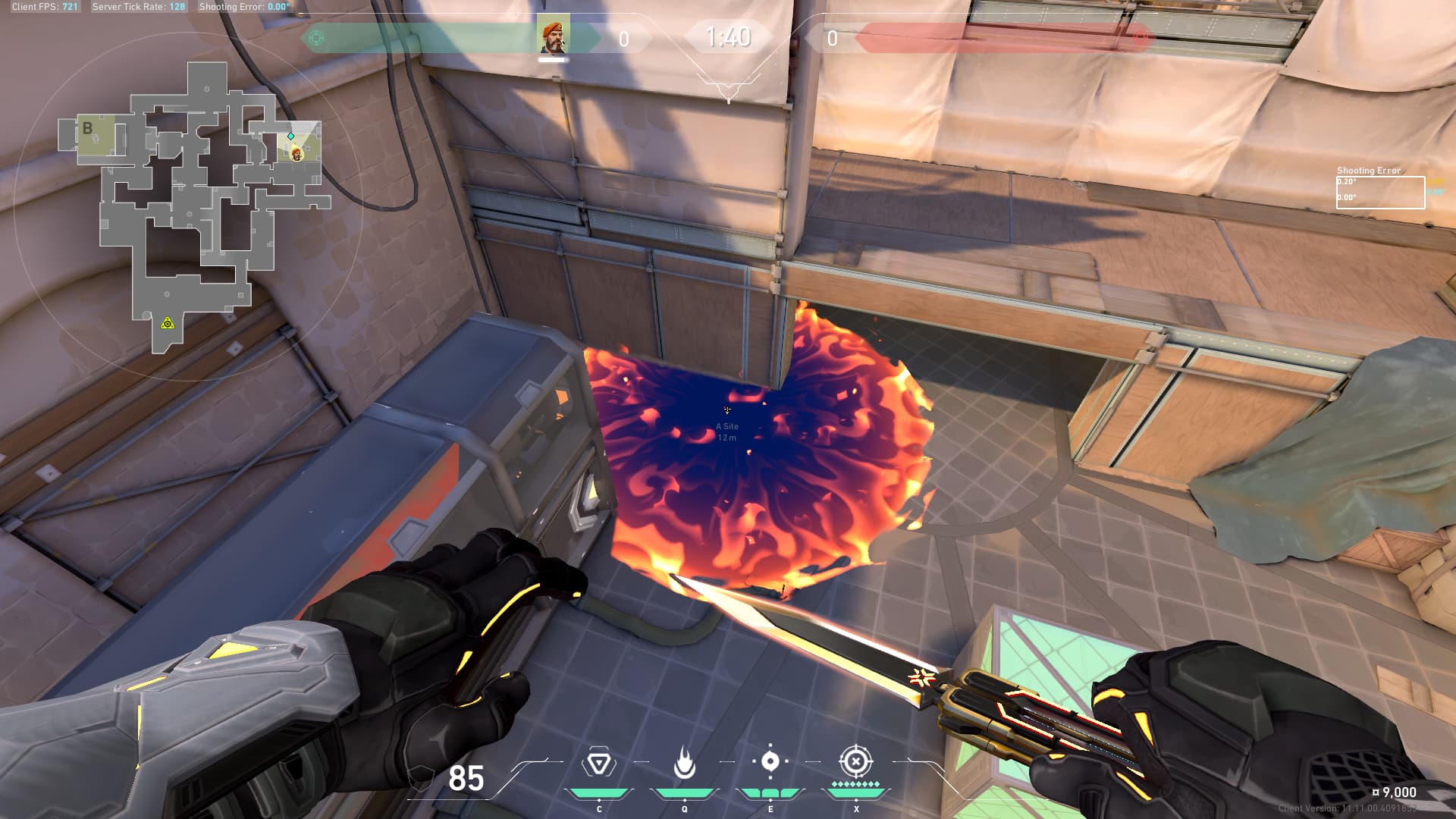Click the yellow spike marker on minimap
Screen dimensions: 1456x819
[168, 324]
